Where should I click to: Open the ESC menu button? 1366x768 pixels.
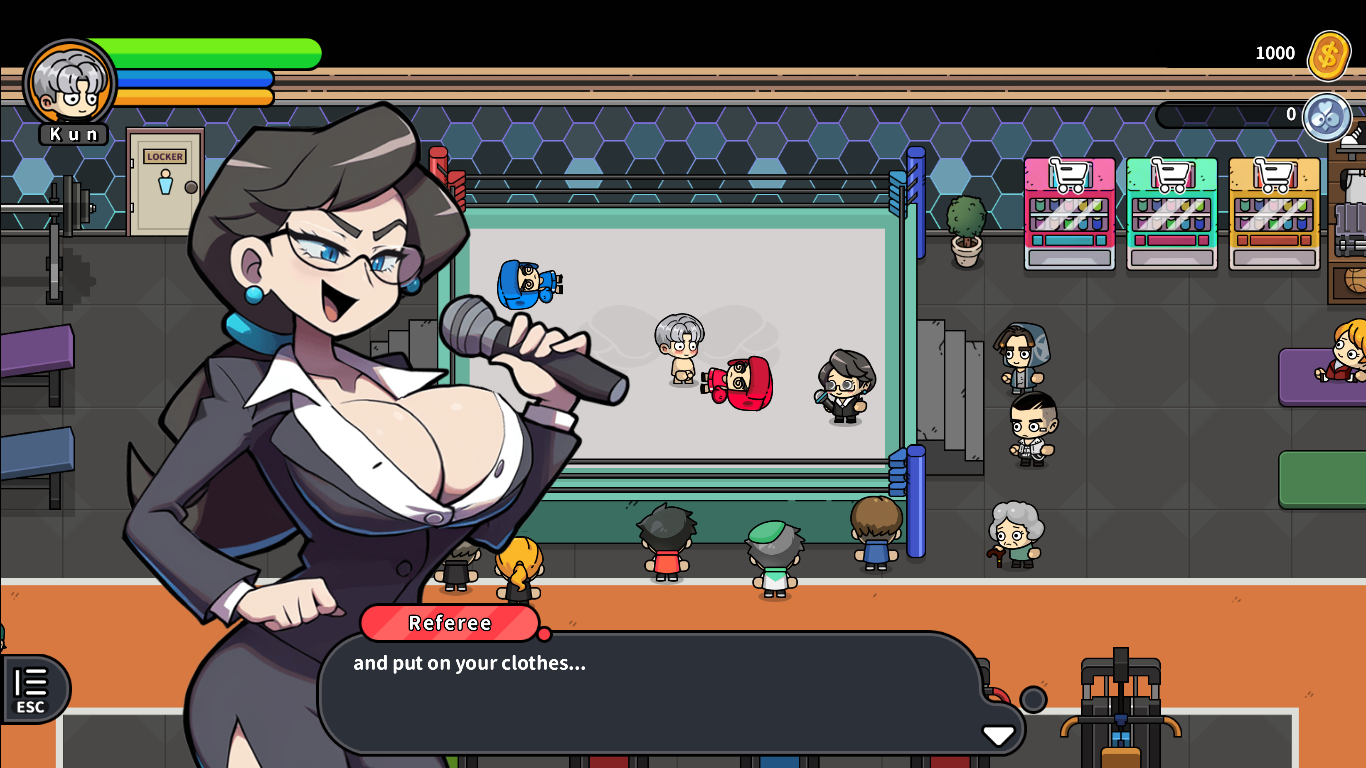coord(32,690)
